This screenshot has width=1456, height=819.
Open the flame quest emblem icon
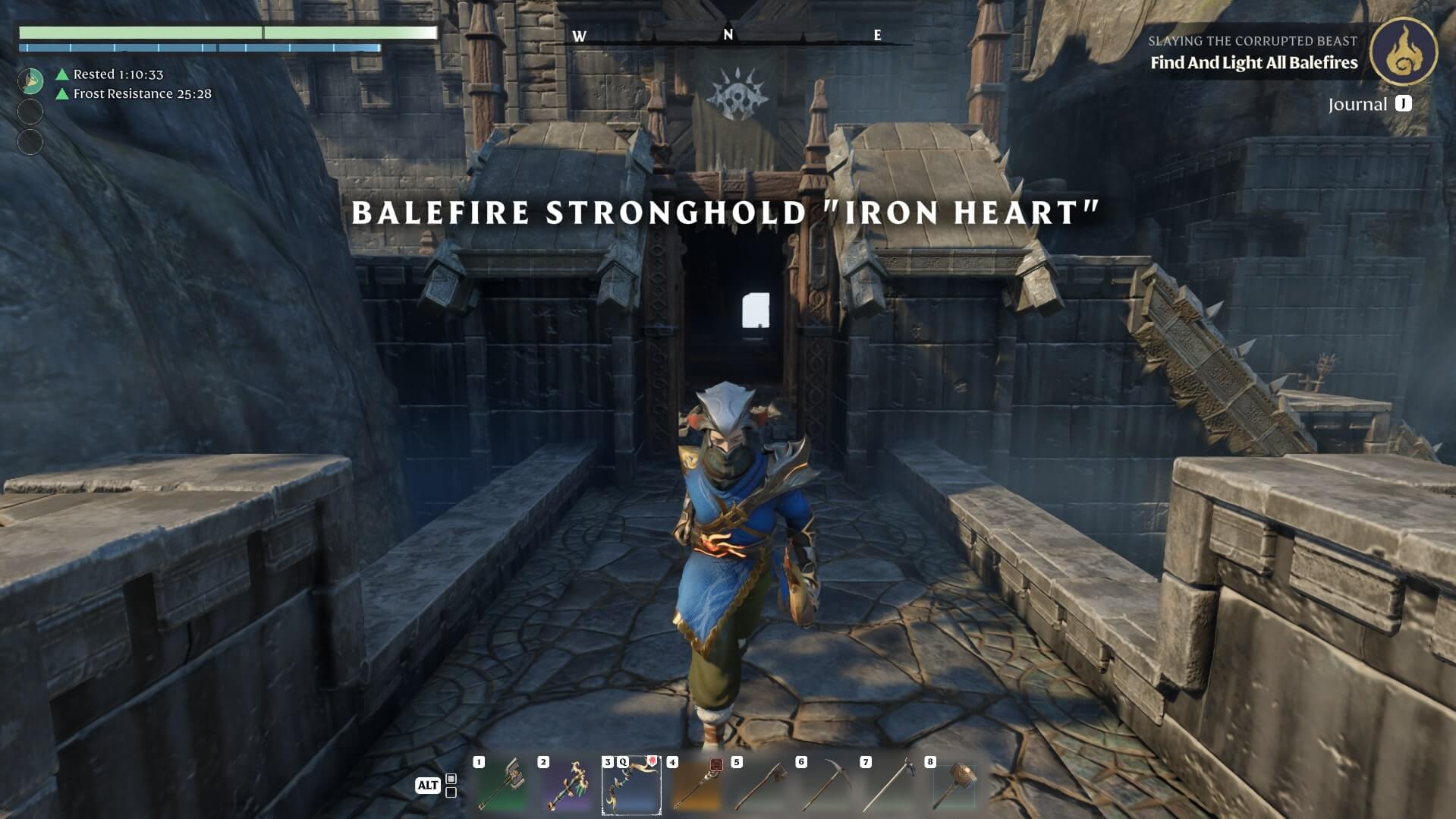(x=1403, y=52)
